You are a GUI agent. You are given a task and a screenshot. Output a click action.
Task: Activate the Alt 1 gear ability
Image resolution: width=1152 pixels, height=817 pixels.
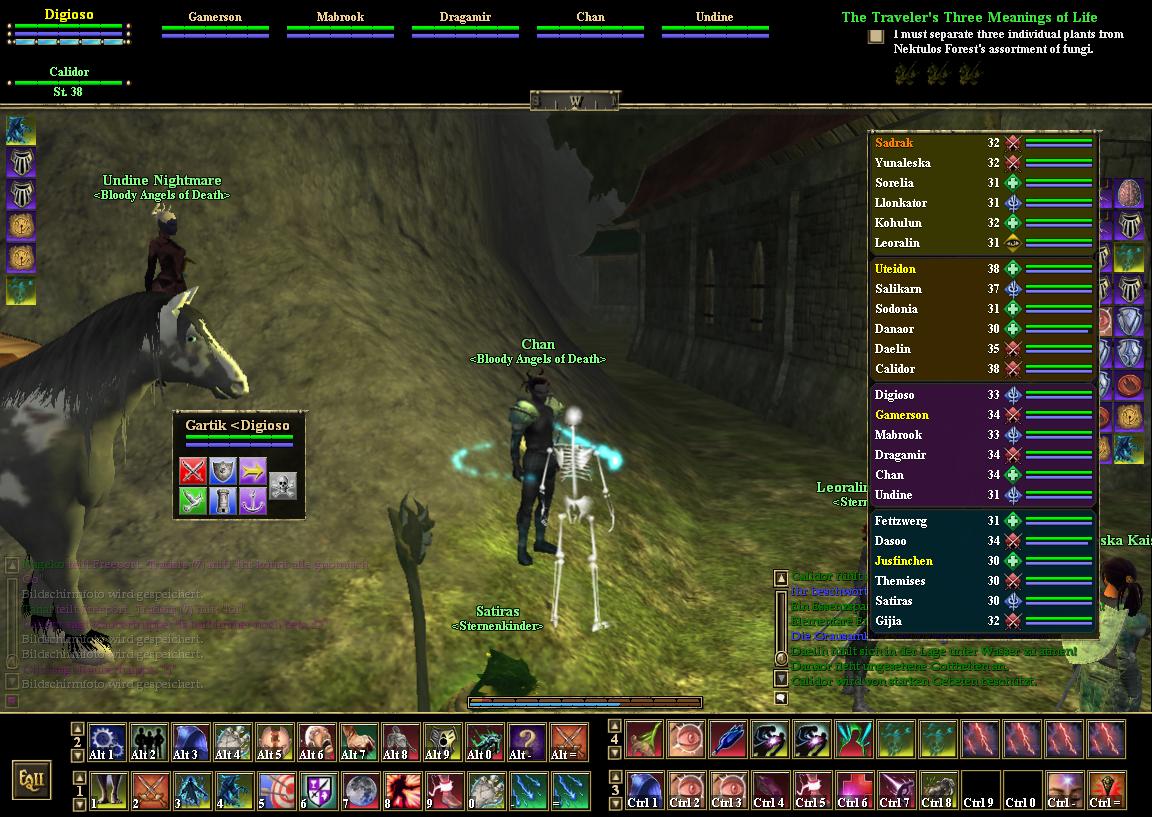[106, 743]
